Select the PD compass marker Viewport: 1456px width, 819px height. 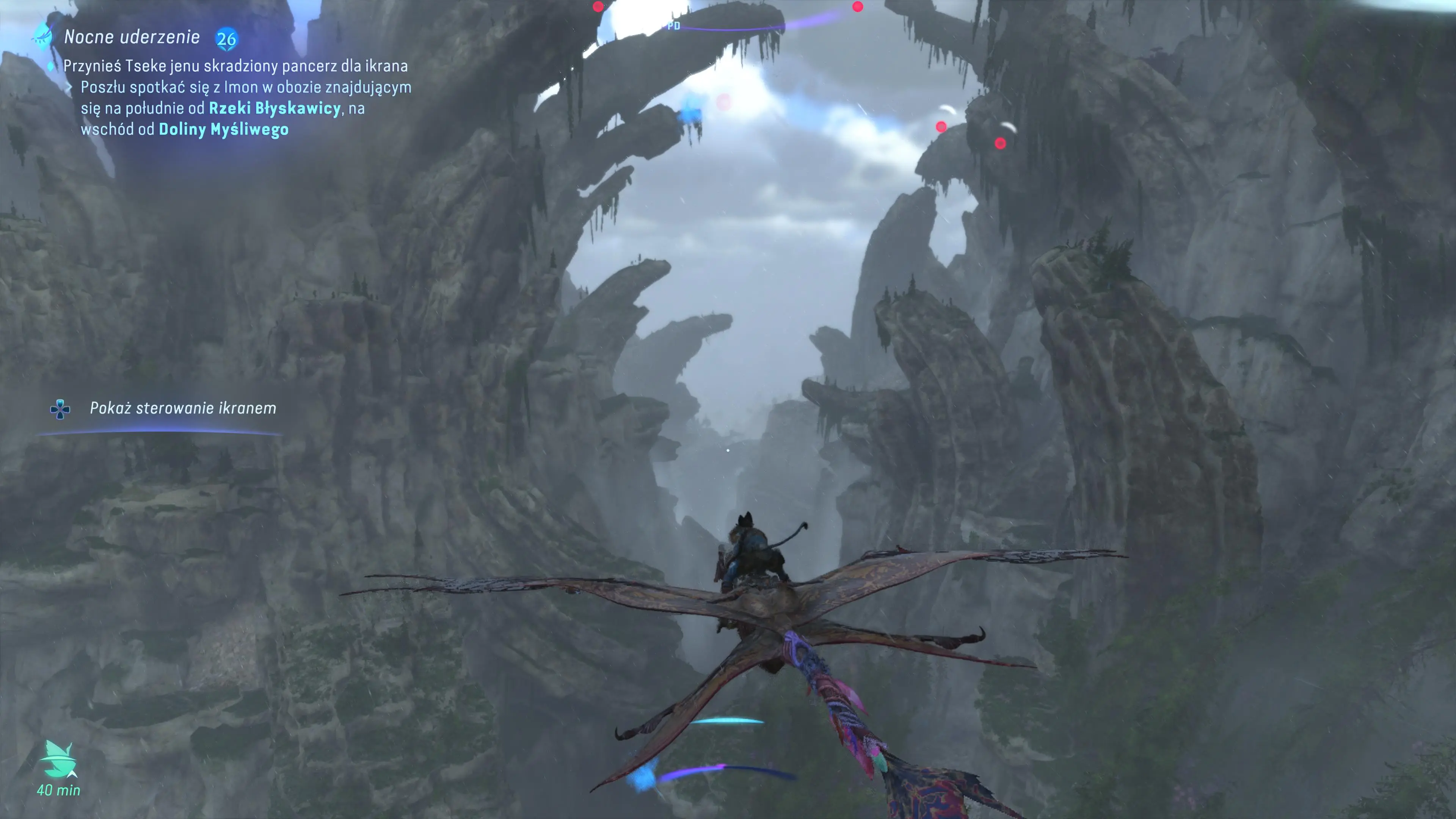click(x=673, y=26)
